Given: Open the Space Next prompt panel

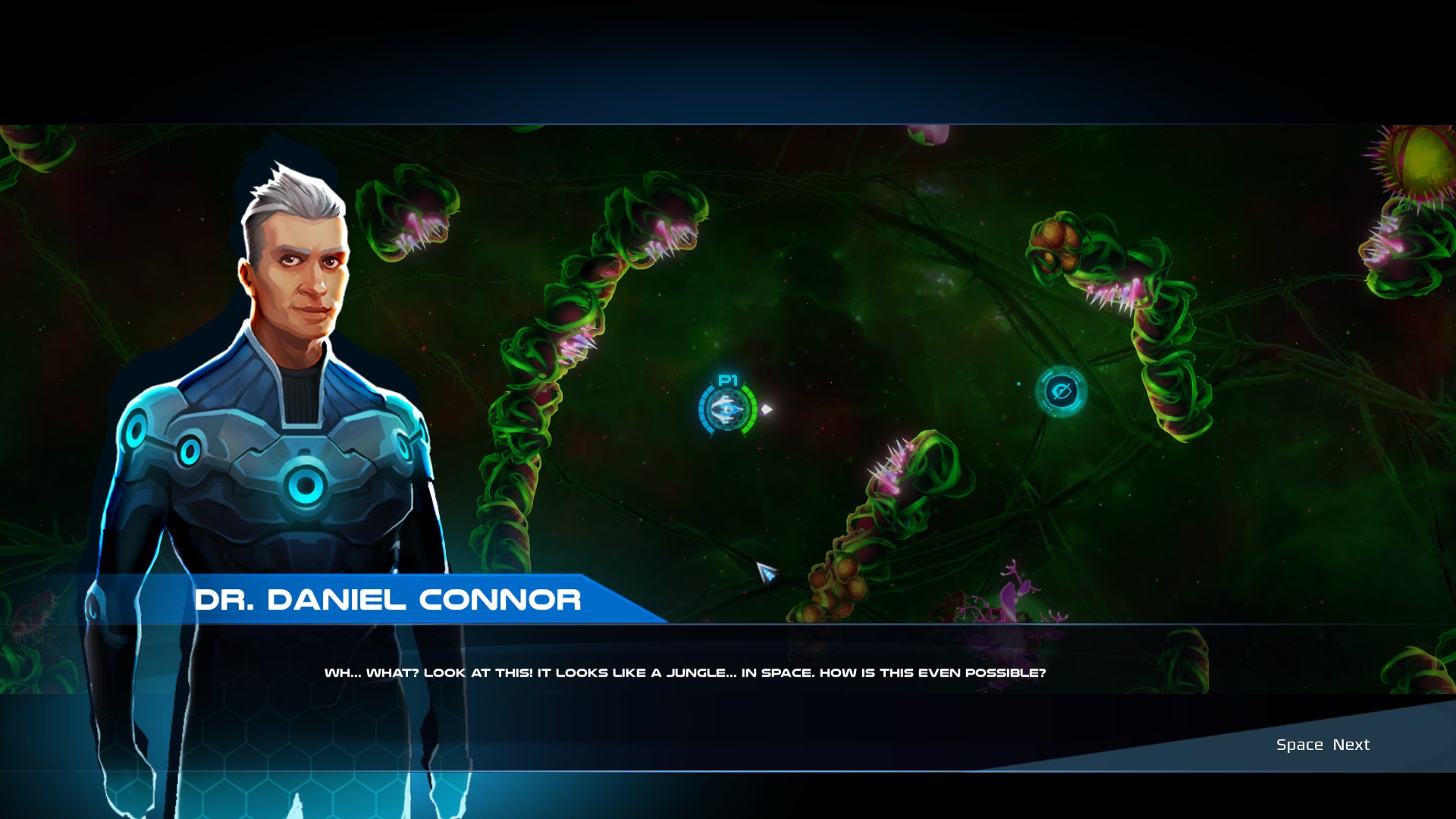Looking at the screenshot, I should tap(1322, 745).
